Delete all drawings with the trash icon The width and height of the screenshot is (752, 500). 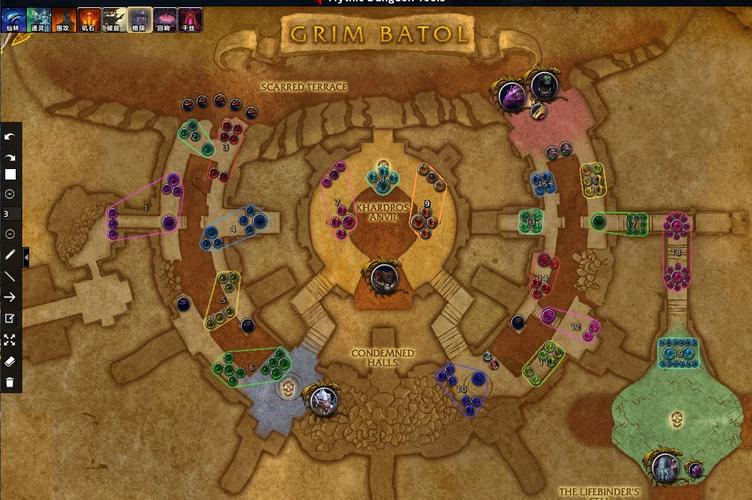(x=10, y=382)
